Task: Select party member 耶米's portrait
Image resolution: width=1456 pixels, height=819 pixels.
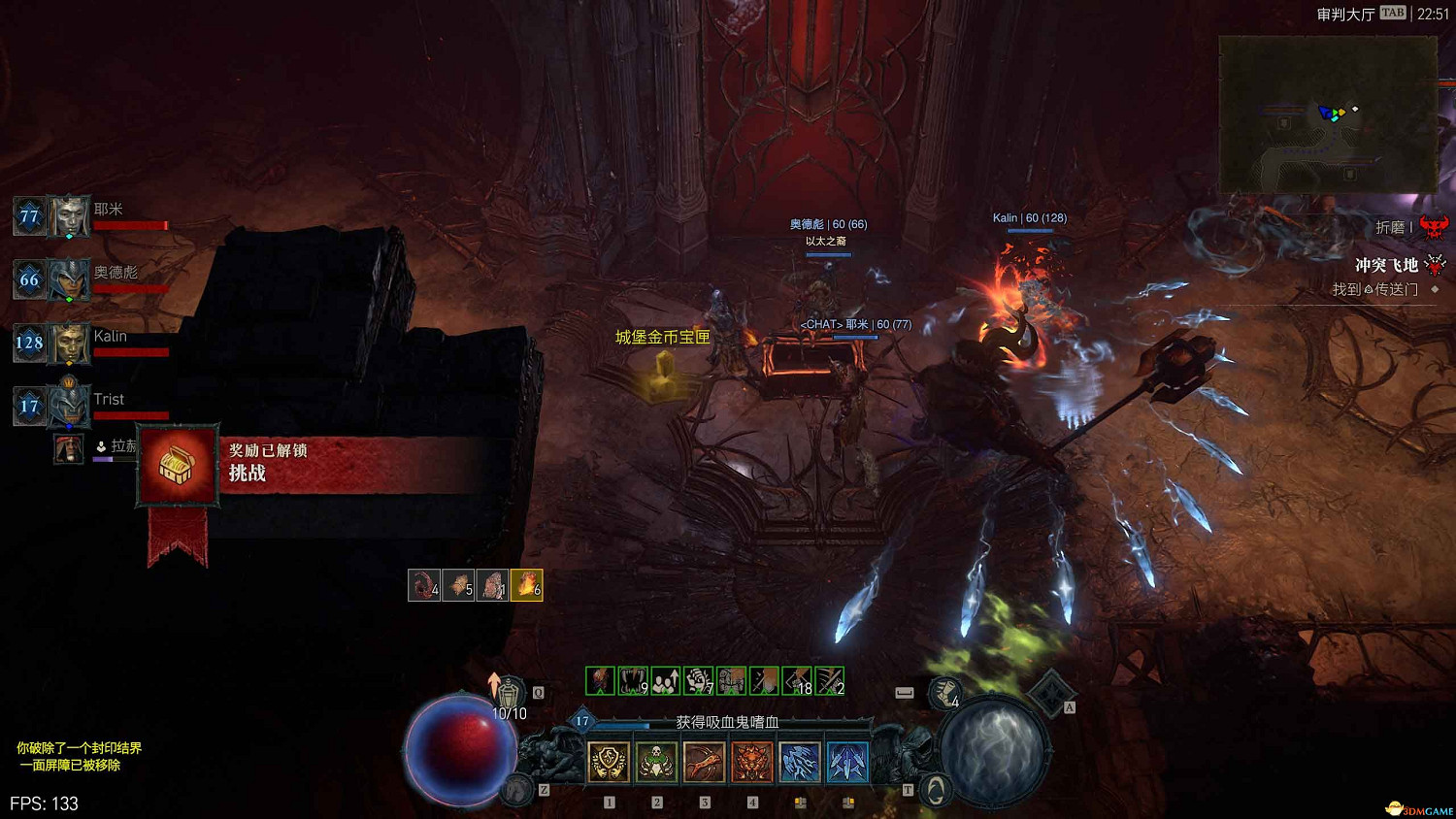Action: pos(69,216)
